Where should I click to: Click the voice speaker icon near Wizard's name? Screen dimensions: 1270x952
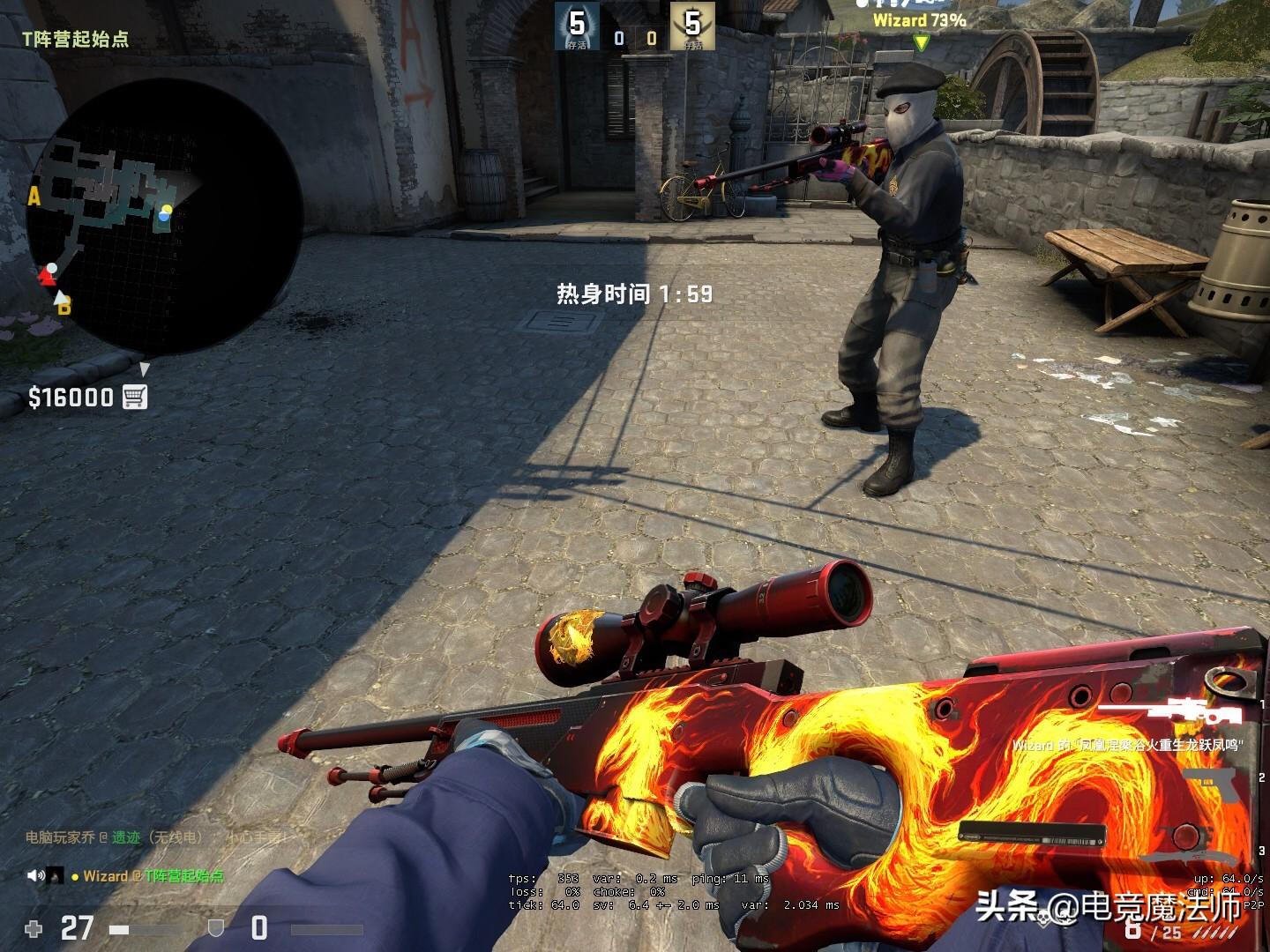[x=35, y=876]
